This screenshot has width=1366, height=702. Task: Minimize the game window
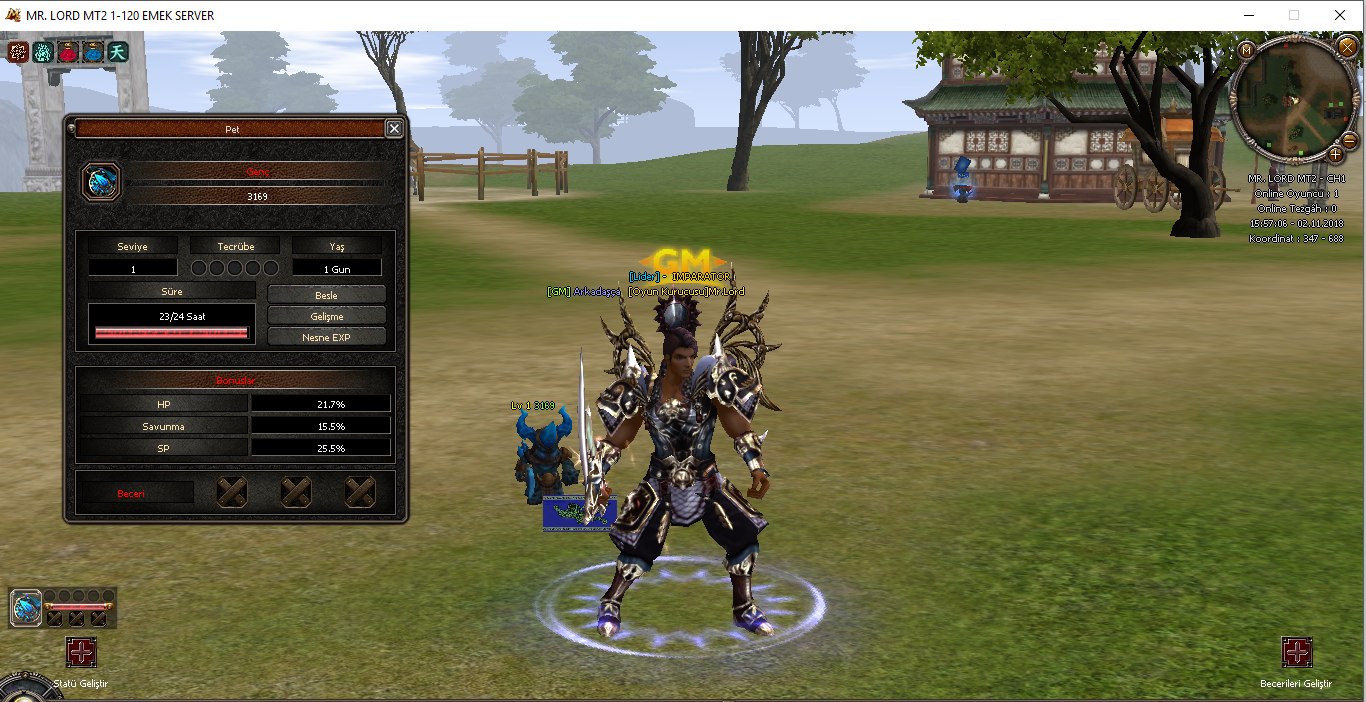(x=1248, y=15)
